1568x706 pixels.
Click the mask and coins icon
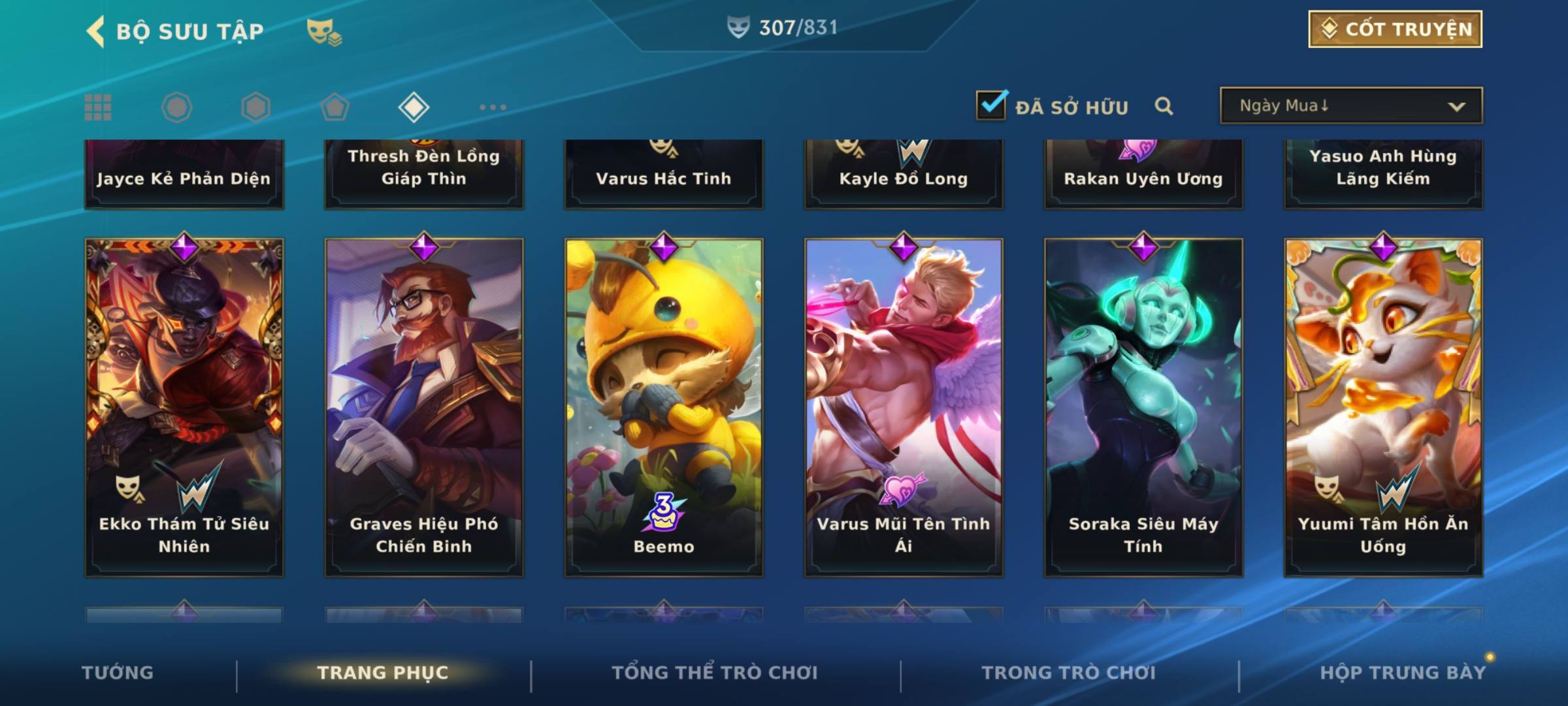pos(324,31)
